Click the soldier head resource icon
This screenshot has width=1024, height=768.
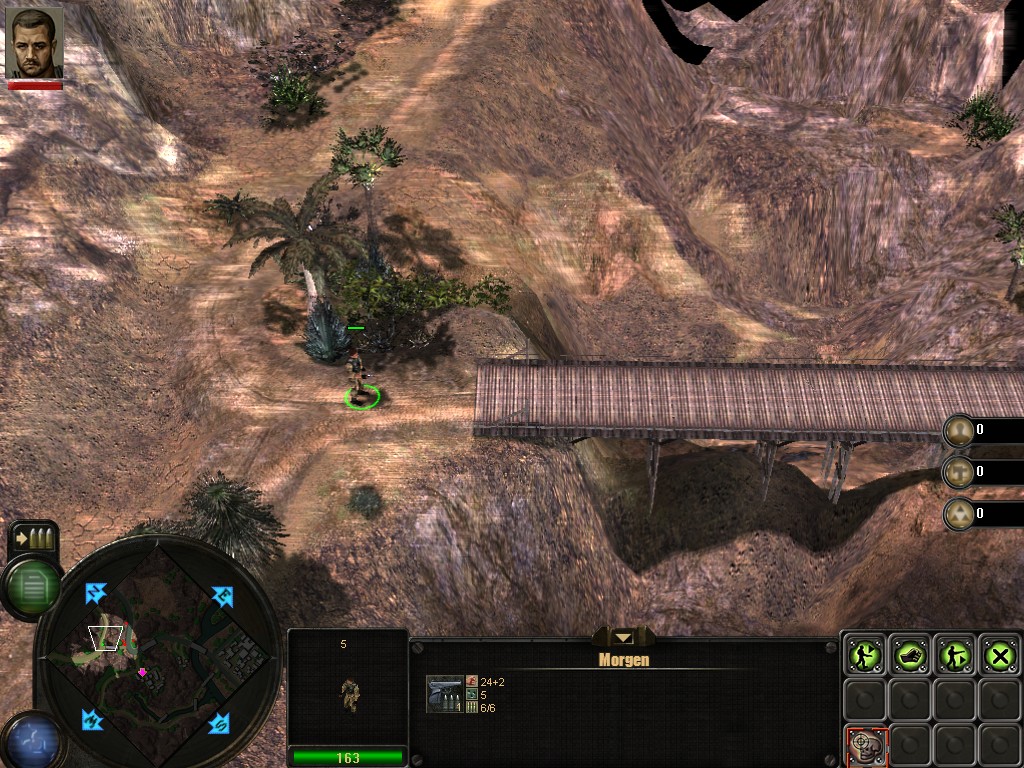[959, 430]
